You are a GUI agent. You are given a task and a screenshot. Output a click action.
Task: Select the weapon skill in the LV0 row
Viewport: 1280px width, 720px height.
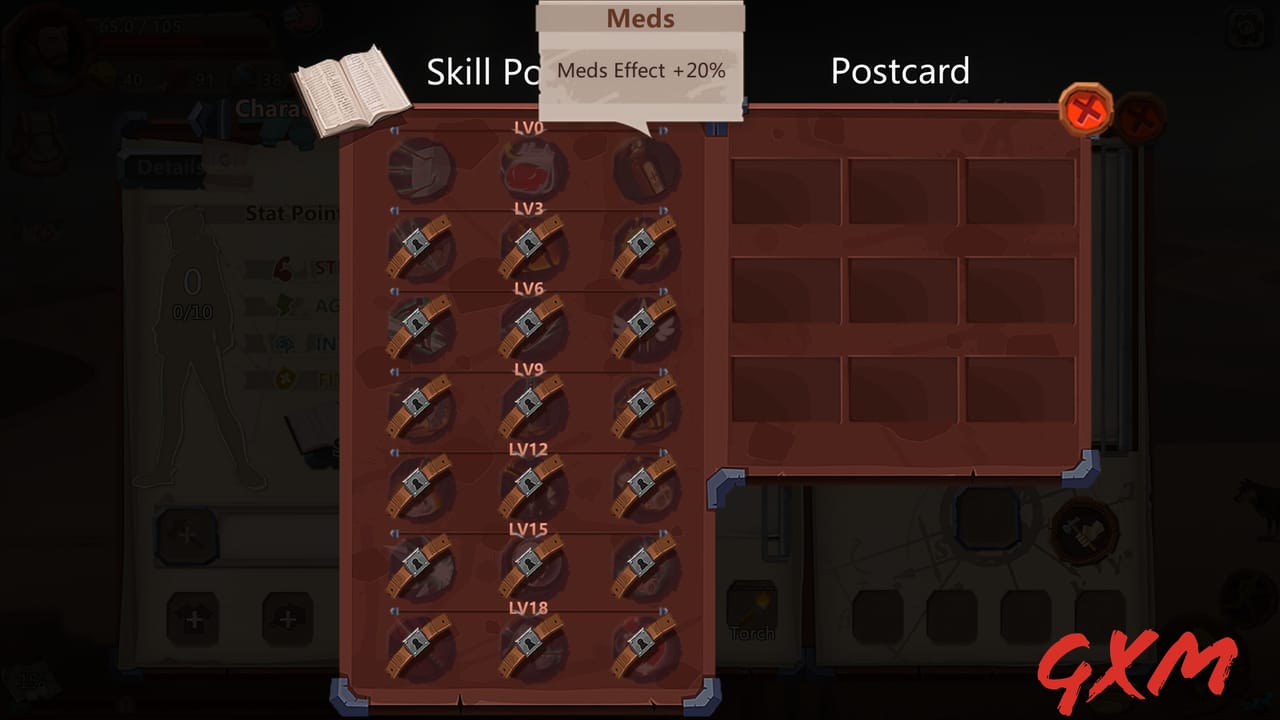coord(420,168)
